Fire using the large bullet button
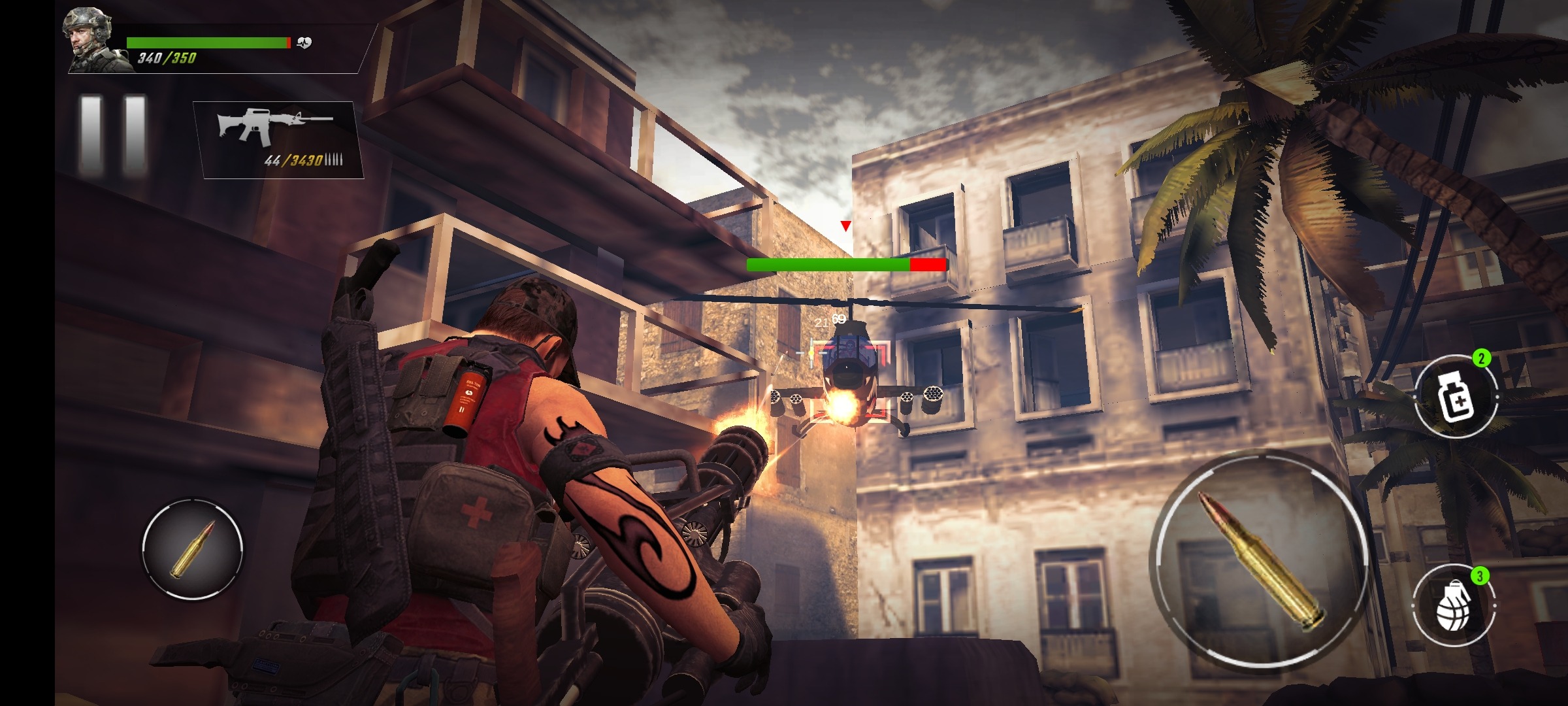The width and height of the screenshot is (1568, 706). click(1260, 560)
